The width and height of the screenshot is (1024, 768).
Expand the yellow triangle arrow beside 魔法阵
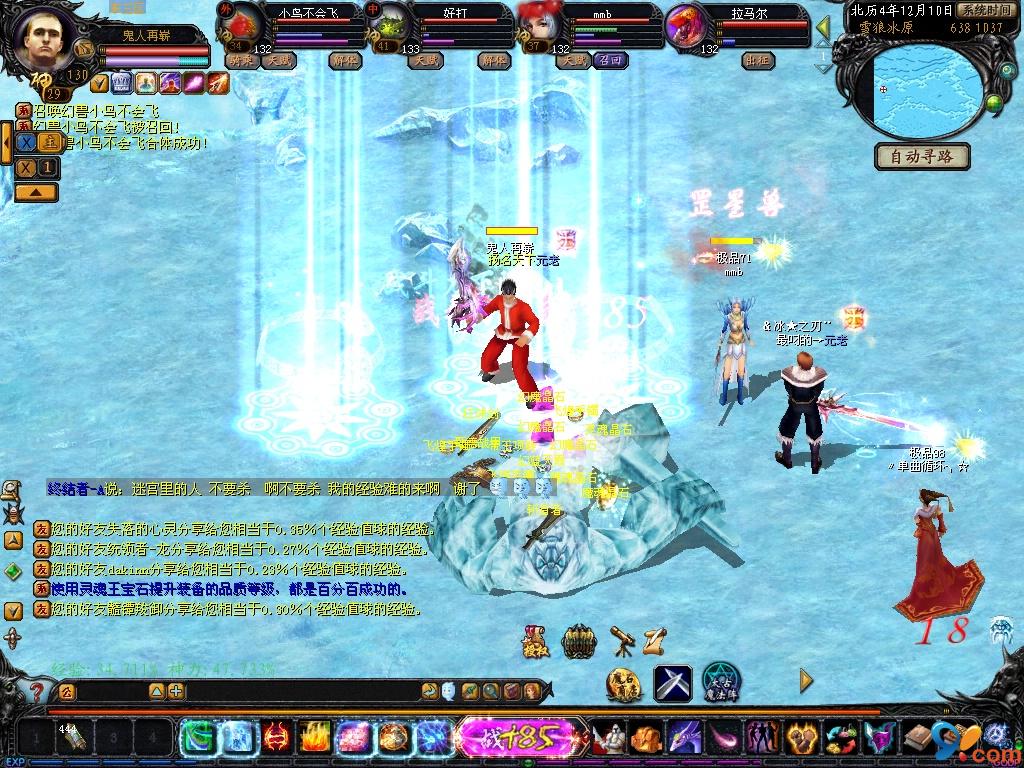coord(806,682)
